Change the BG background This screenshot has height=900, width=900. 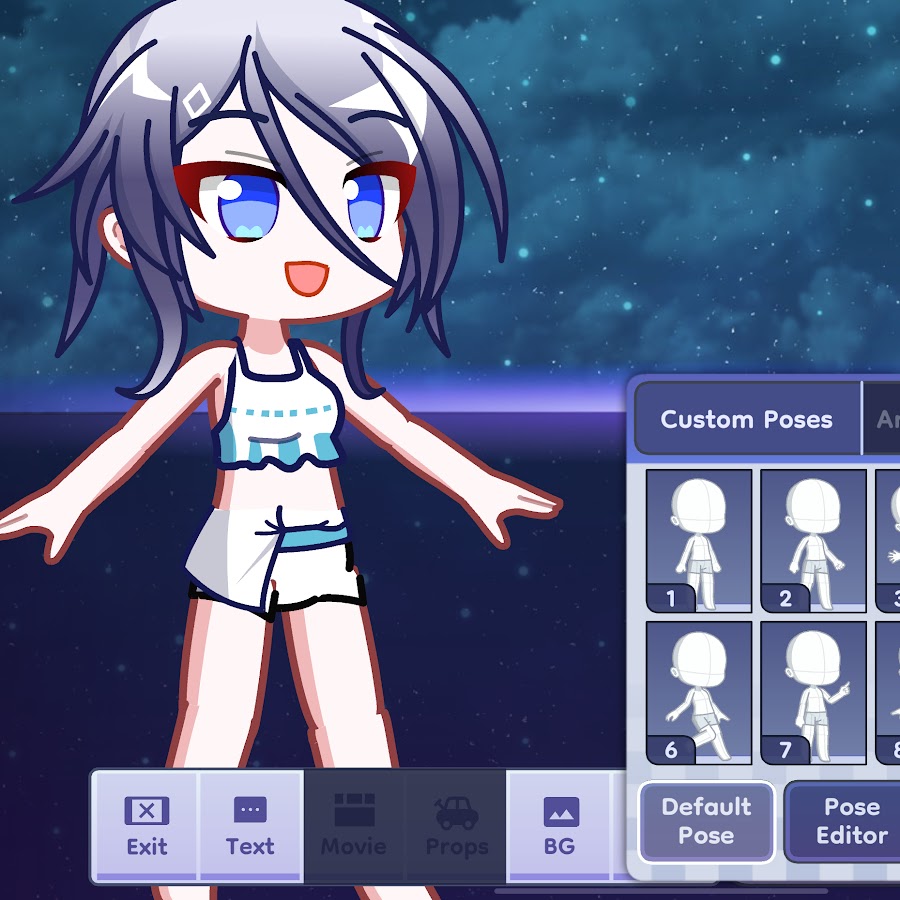[x=559, y=826]
